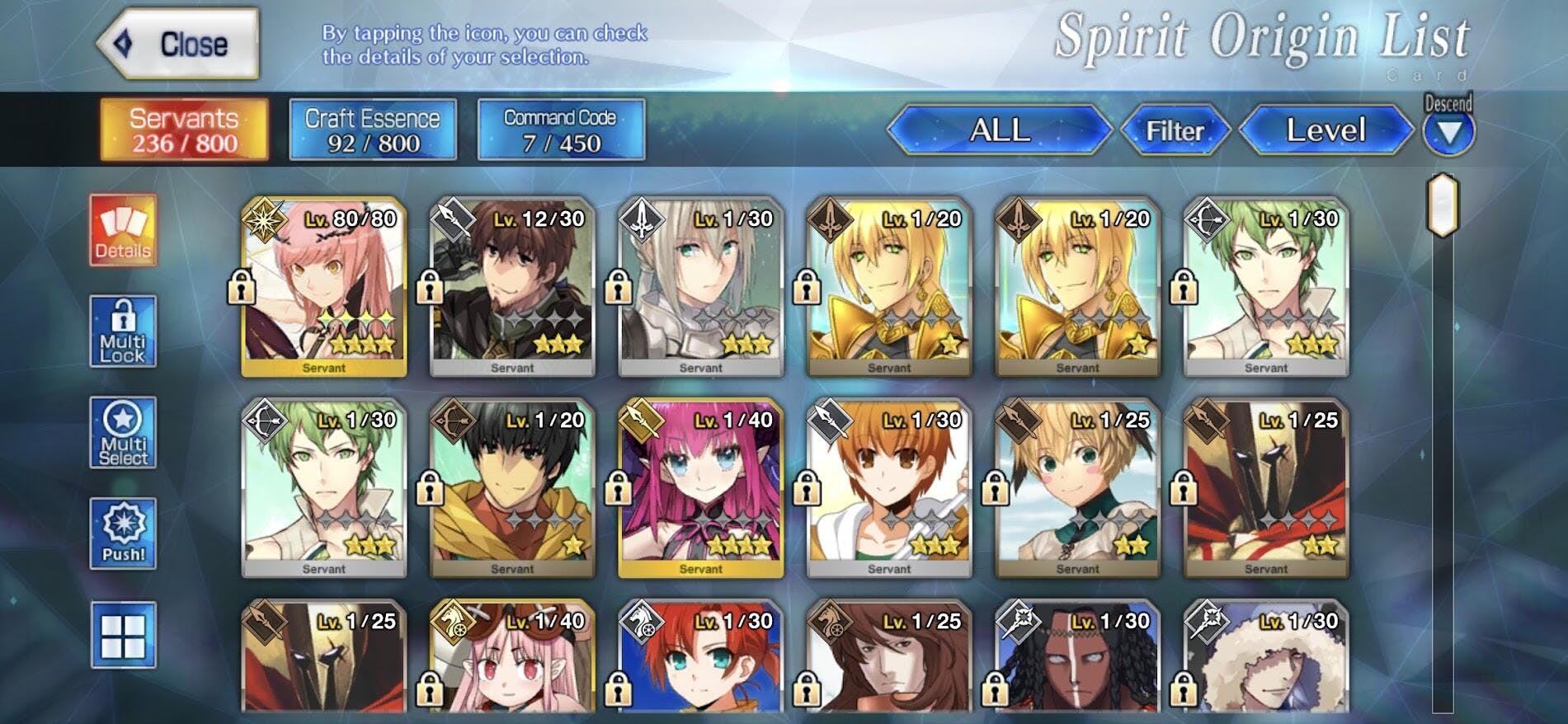Click the Push! button
Image resolution: width=1568 pixels, height=724 pixels.
(123, 534)
